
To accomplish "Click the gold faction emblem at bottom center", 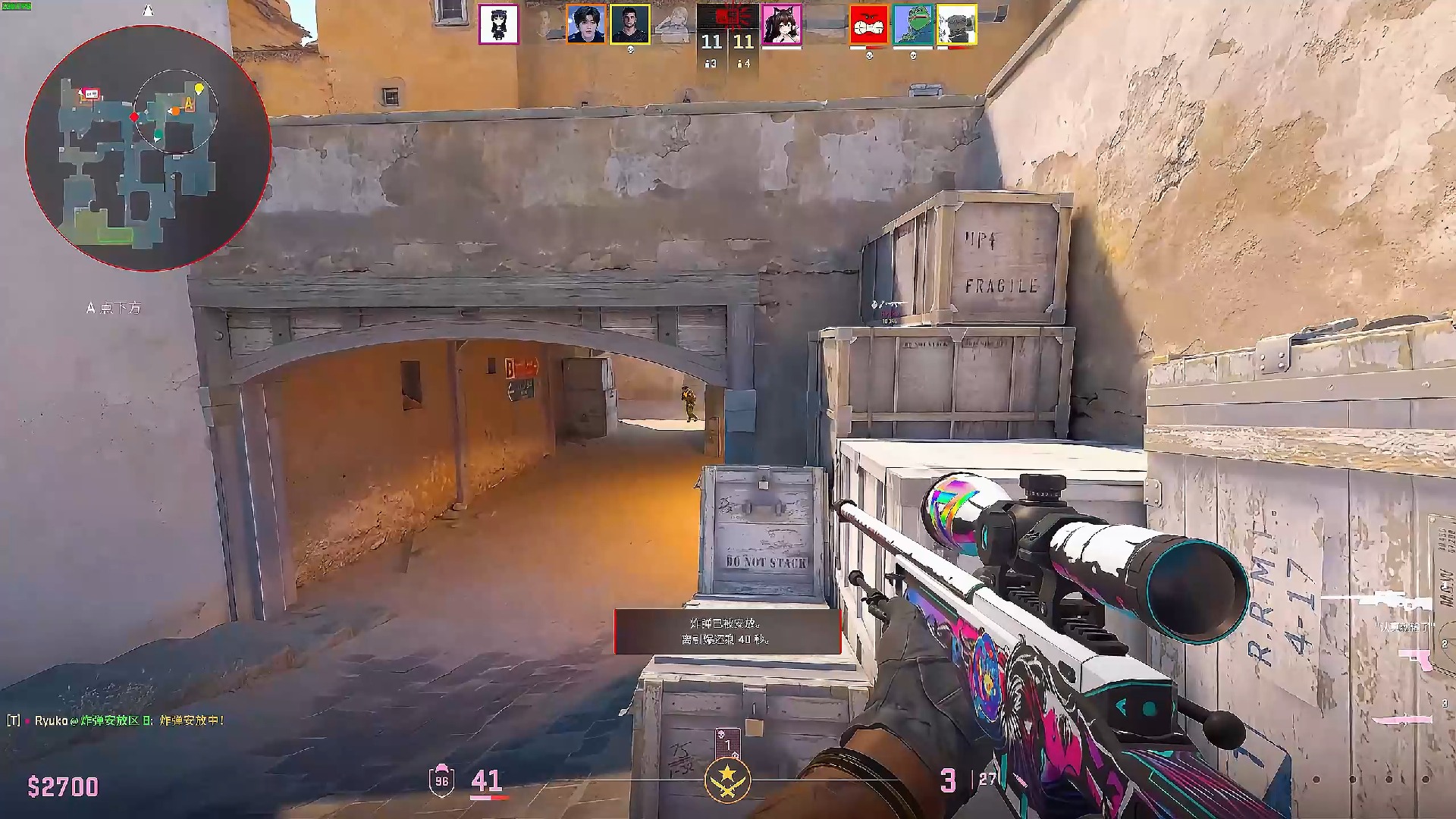I will point(726,781).
